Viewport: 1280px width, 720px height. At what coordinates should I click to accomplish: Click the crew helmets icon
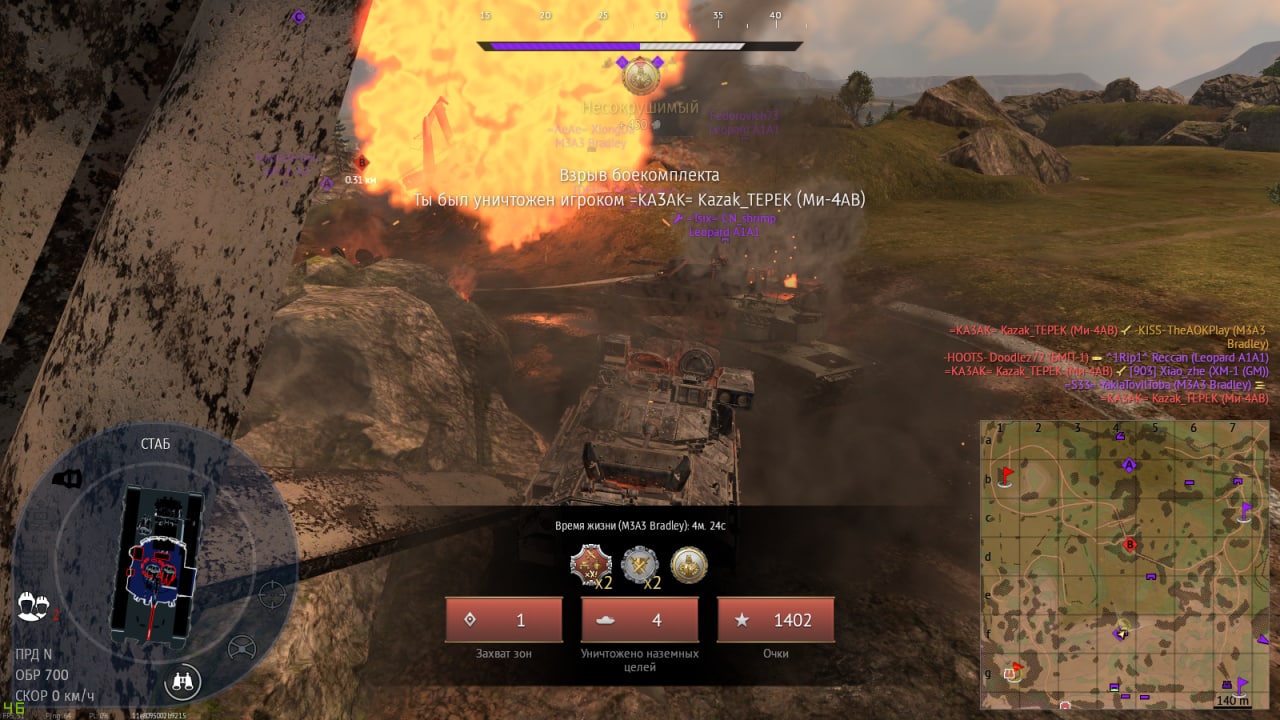[x=33, y=605]
